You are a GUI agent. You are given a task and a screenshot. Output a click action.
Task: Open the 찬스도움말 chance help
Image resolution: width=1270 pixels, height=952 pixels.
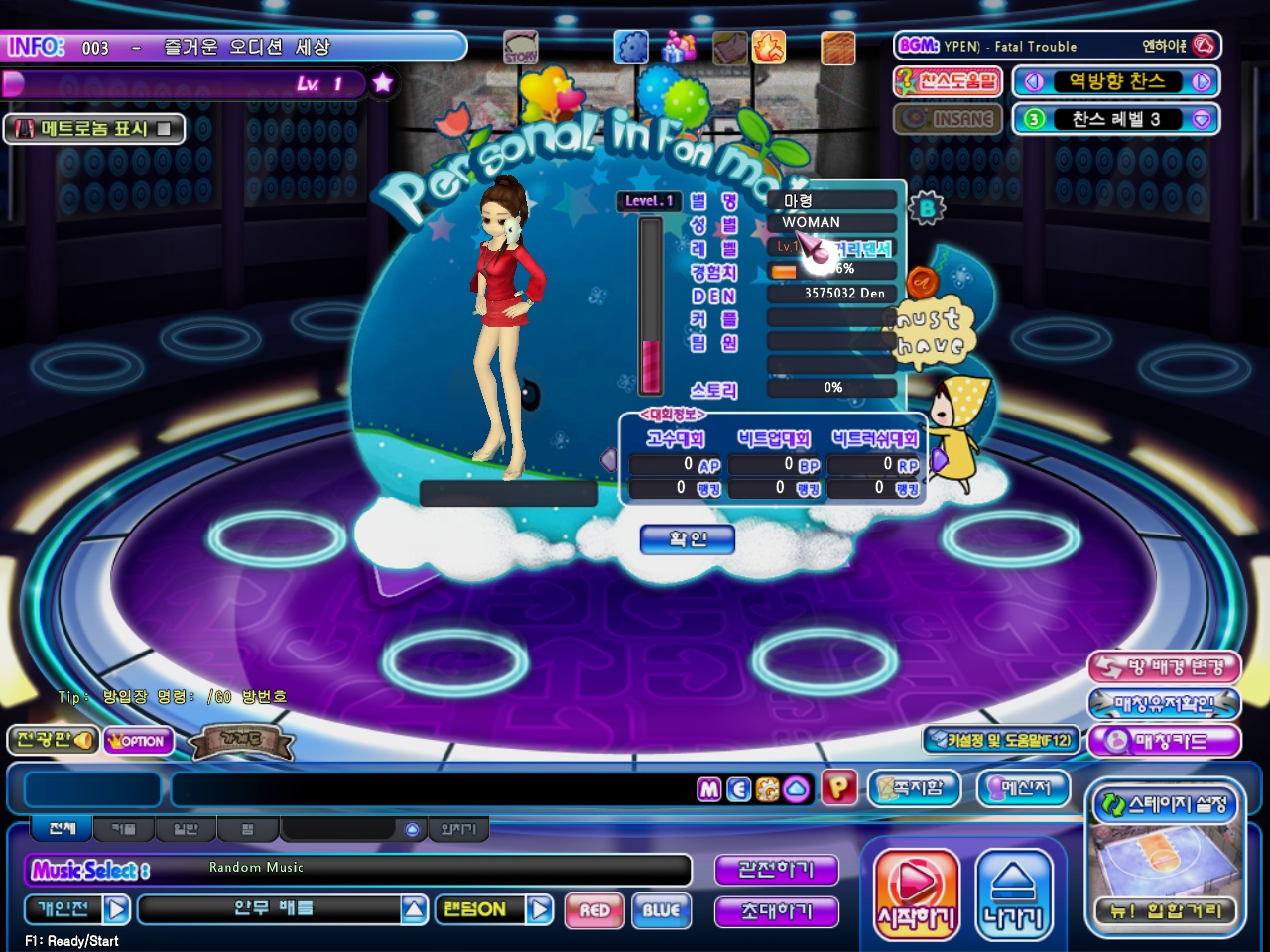947,81
